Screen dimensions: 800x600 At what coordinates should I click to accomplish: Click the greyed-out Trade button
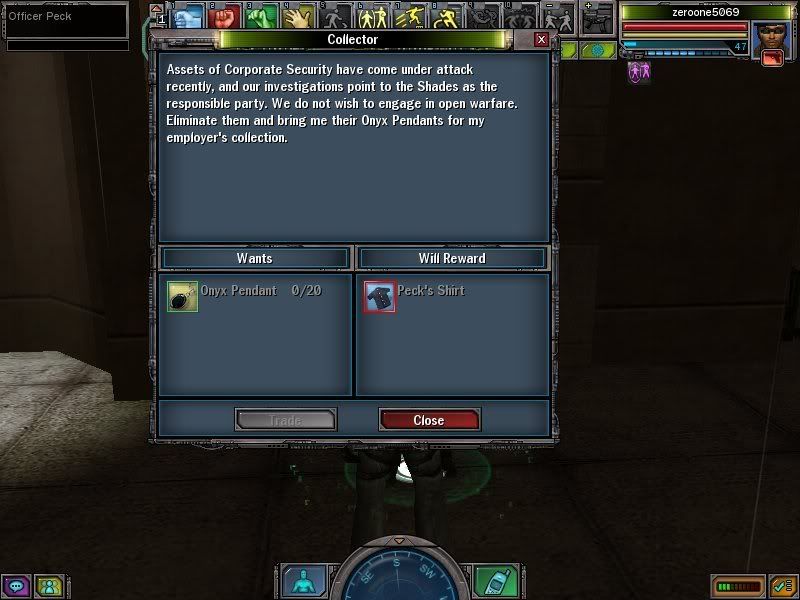coord(285,420)
